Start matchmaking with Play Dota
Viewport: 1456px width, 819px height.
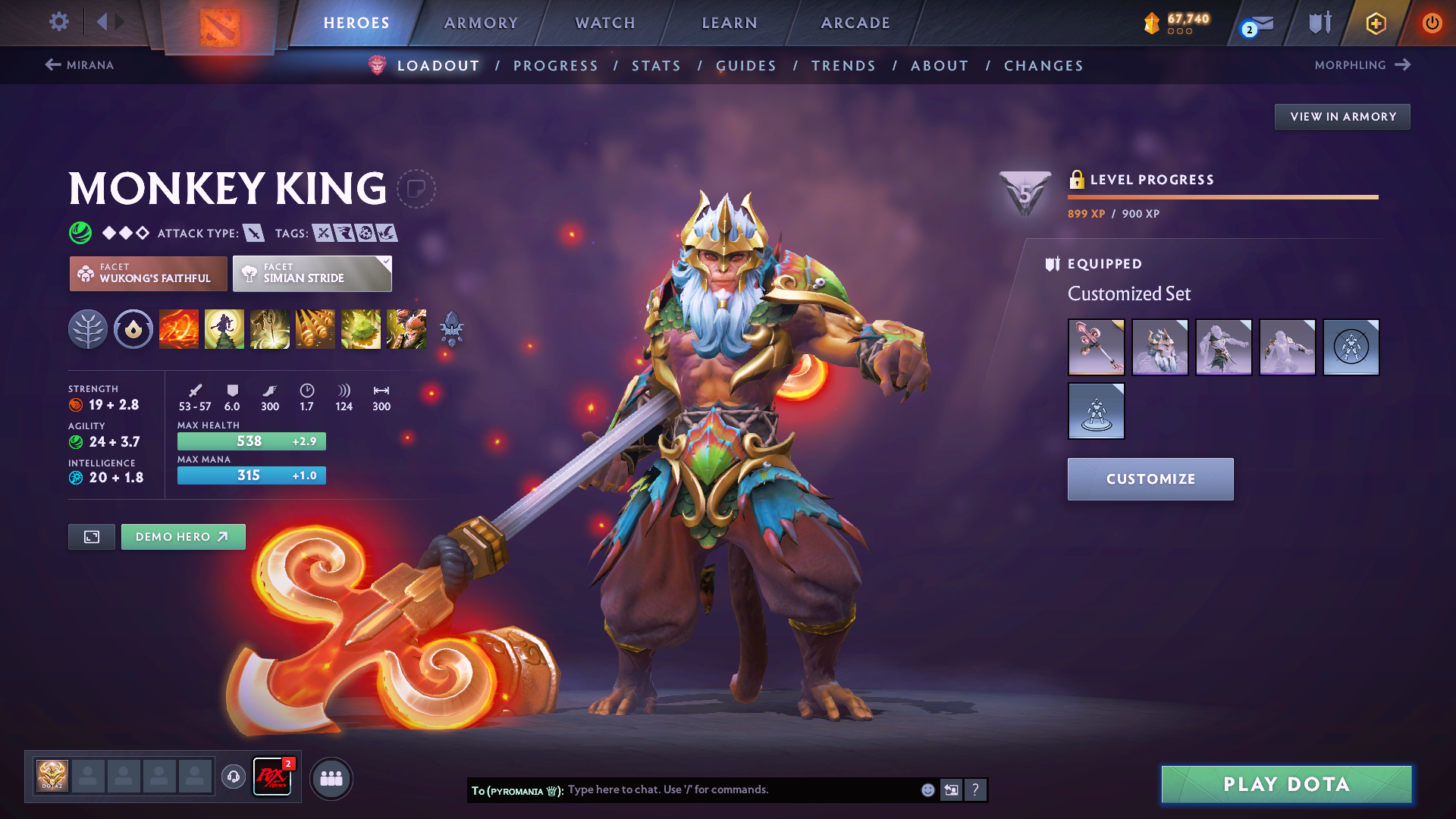click(x=1286, y=784)
